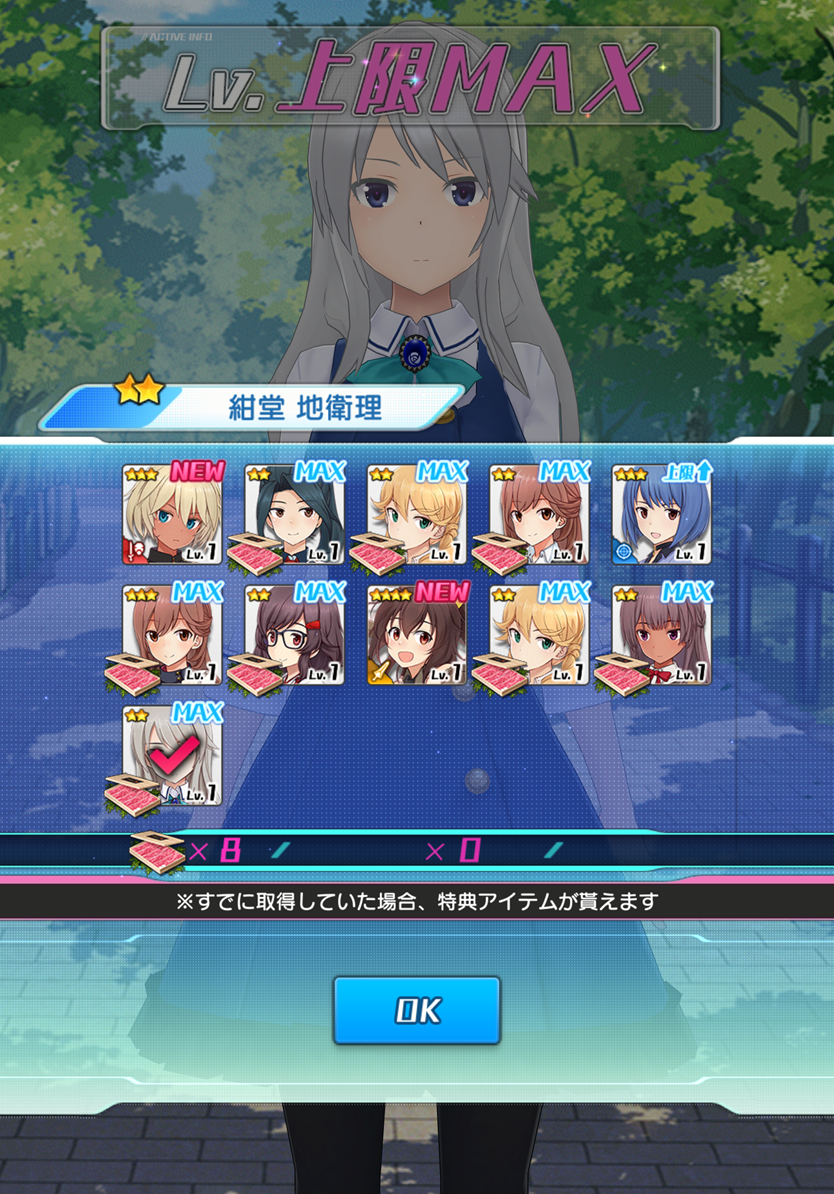Confirm with the OK button
The image size is (834, 1194).
416,1010
